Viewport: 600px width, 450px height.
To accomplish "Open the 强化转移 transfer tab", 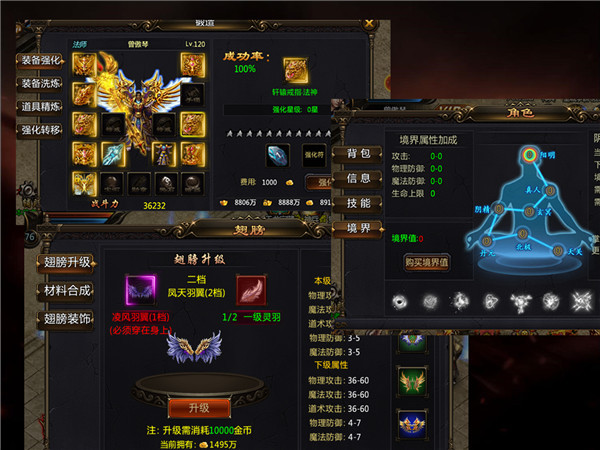I will (41, 129).
